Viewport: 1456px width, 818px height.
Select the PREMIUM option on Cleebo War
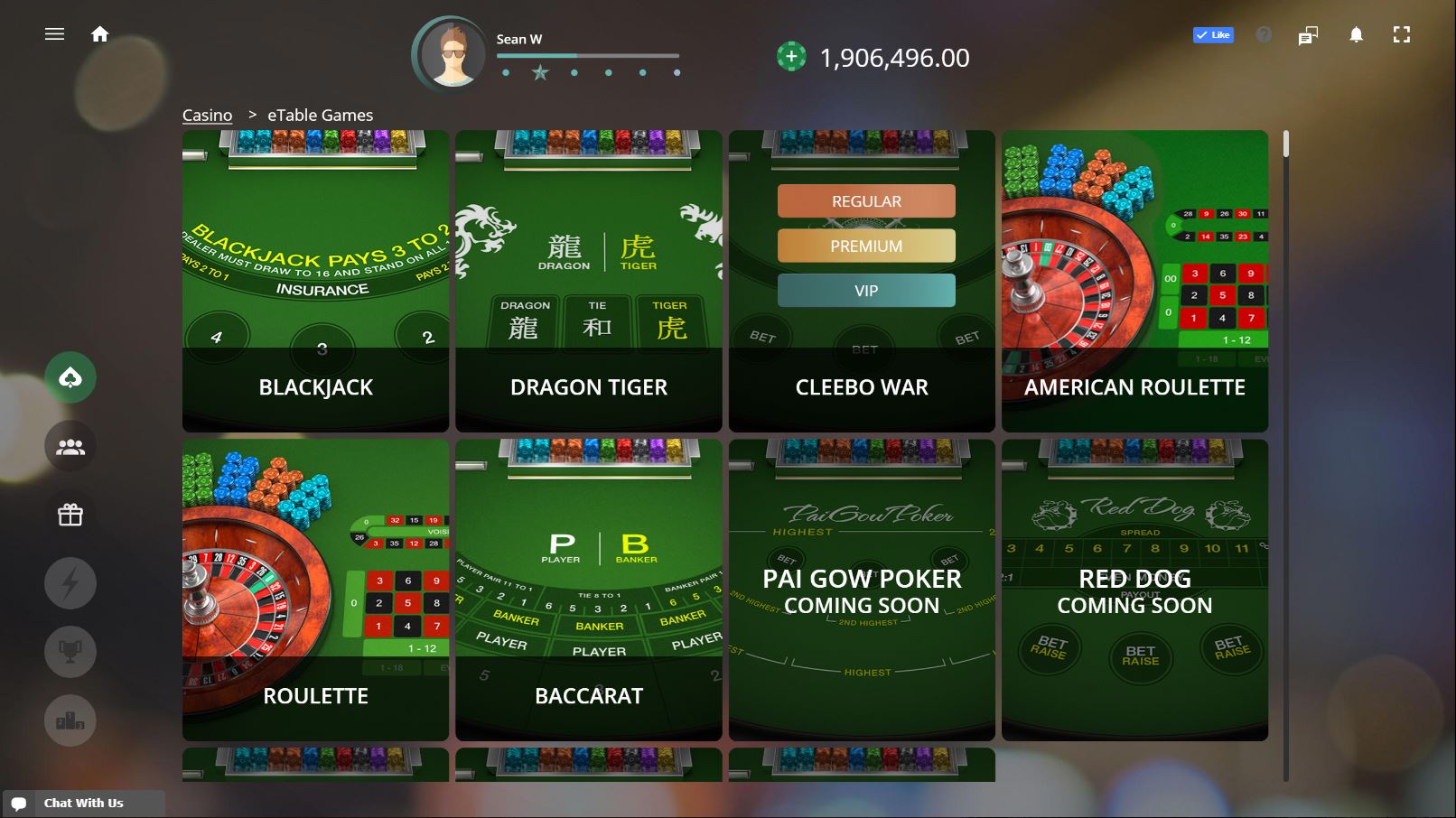click(866, 246)
